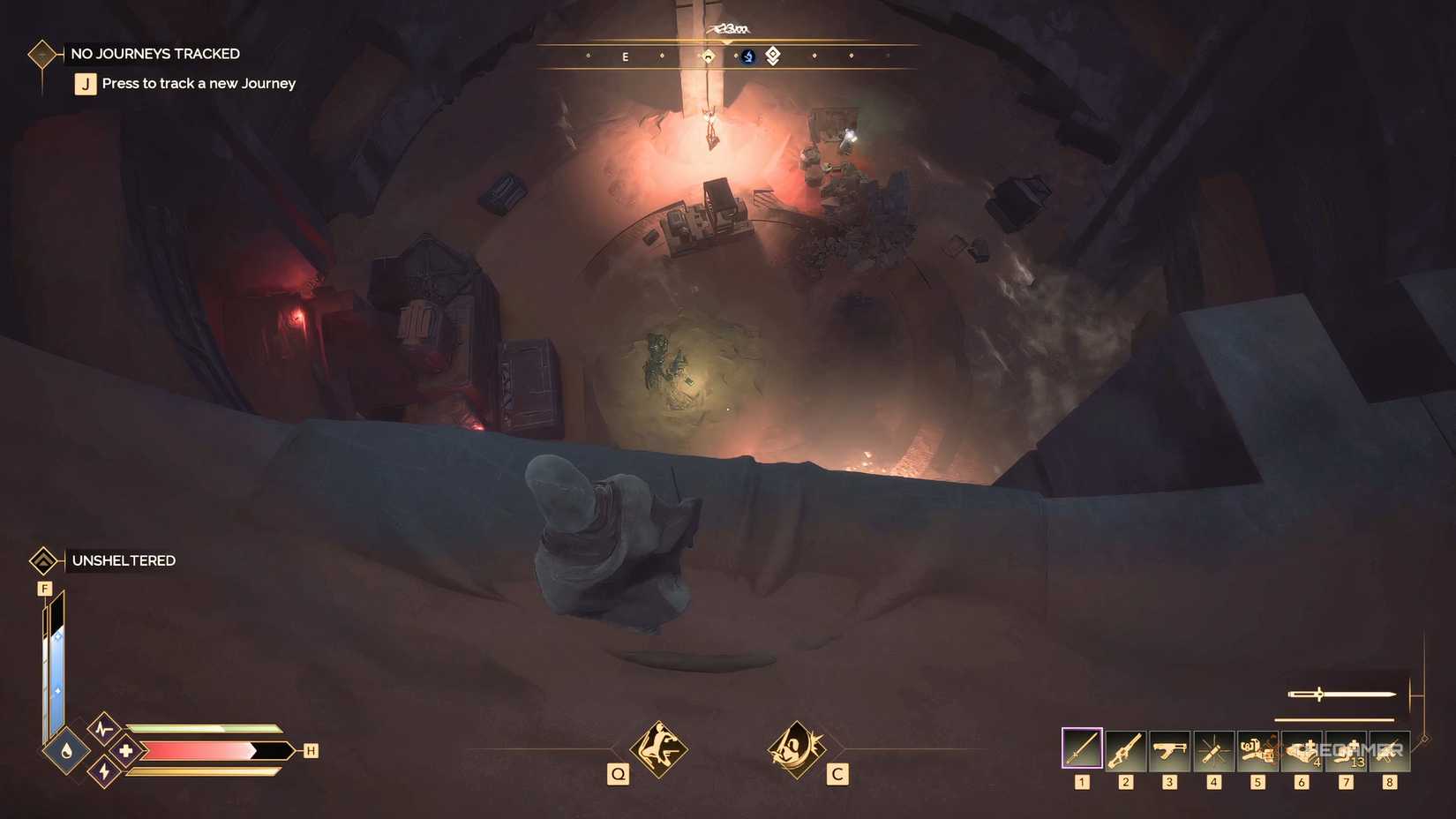Equip the shotgun in hotbar slot 3
The height and width of the screenshot is (819, 1456).
(1169, 748)
